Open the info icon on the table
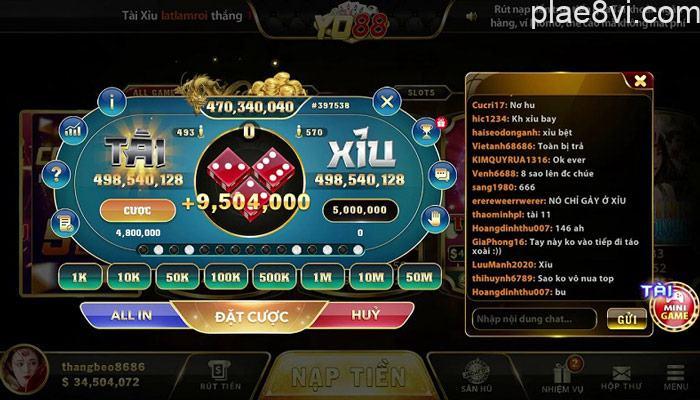700x400 pixels. tap(115, 100)
